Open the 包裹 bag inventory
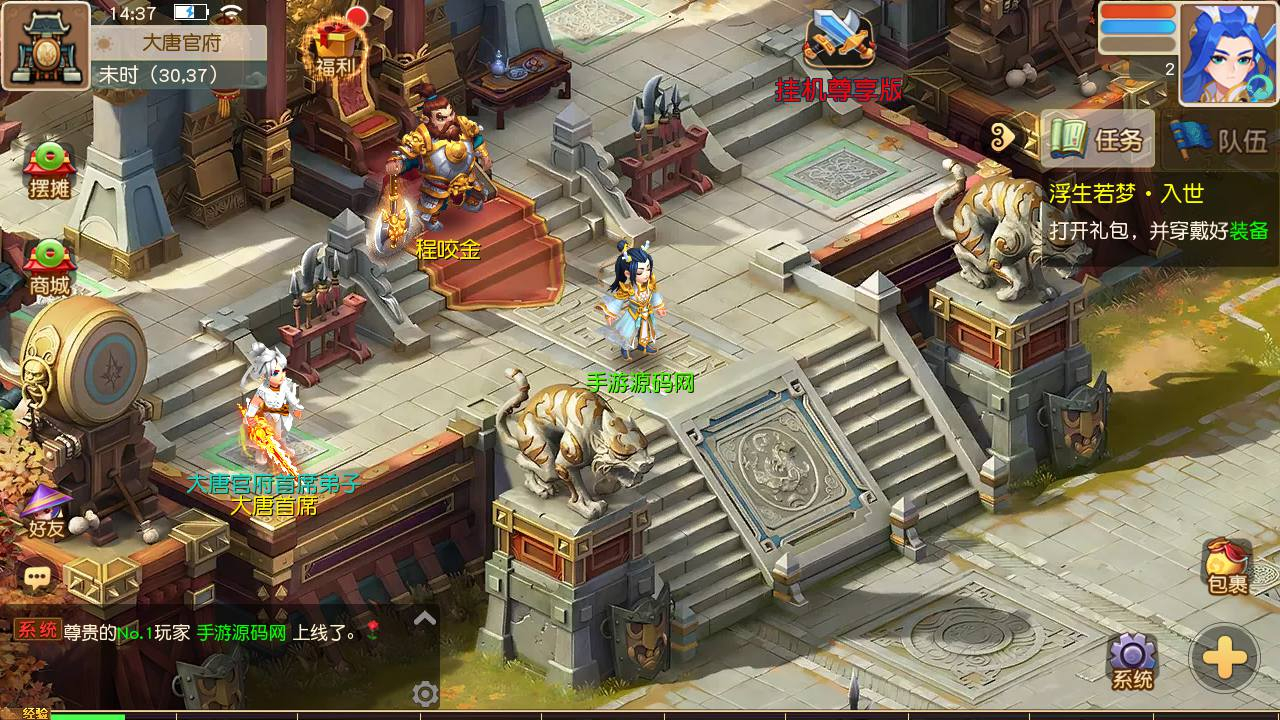The width and height of the screenshot is (1280, 720). tap(1227, 567)
